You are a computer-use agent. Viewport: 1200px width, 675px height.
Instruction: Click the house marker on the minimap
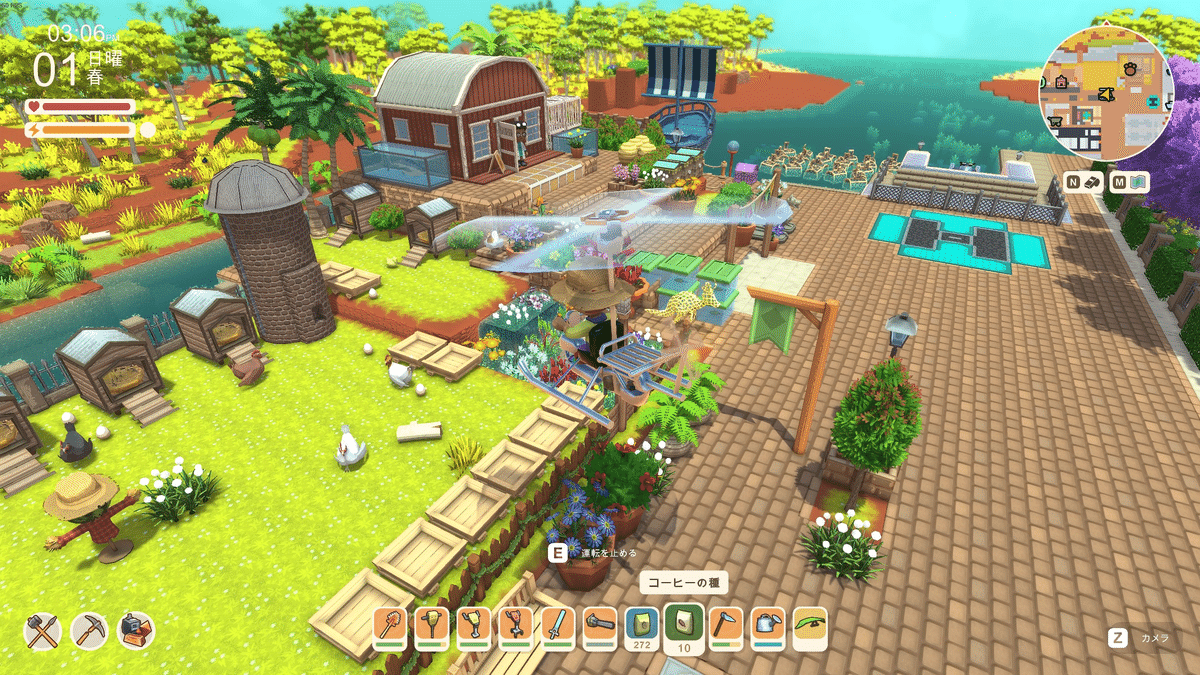1061,83
